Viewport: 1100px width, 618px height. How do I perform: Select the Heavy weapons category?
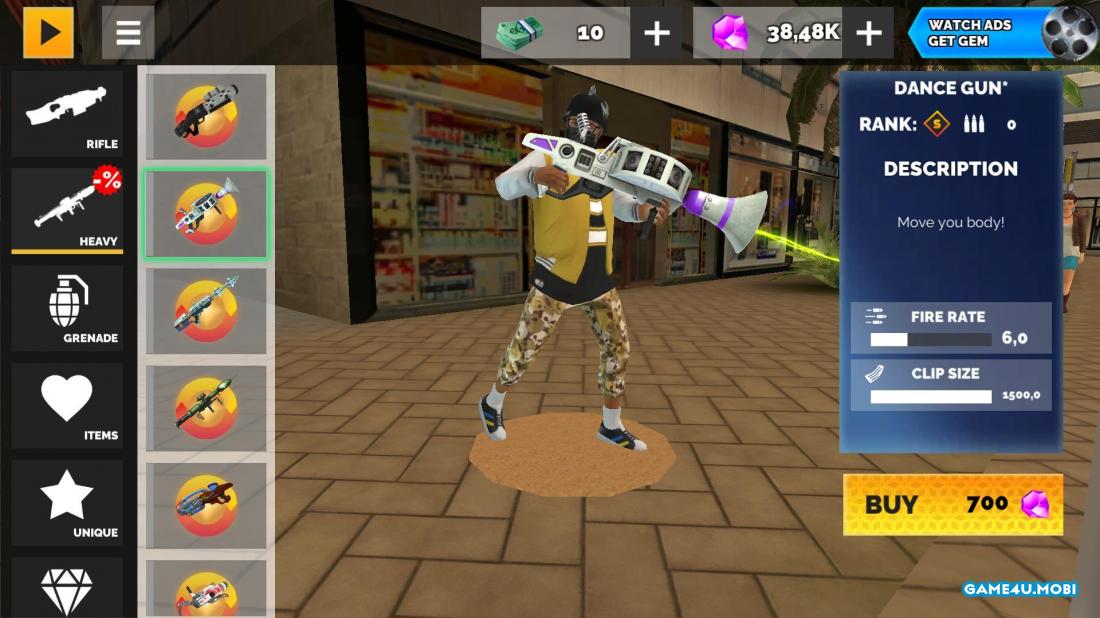pyautogui.click(x=67, y=210)
